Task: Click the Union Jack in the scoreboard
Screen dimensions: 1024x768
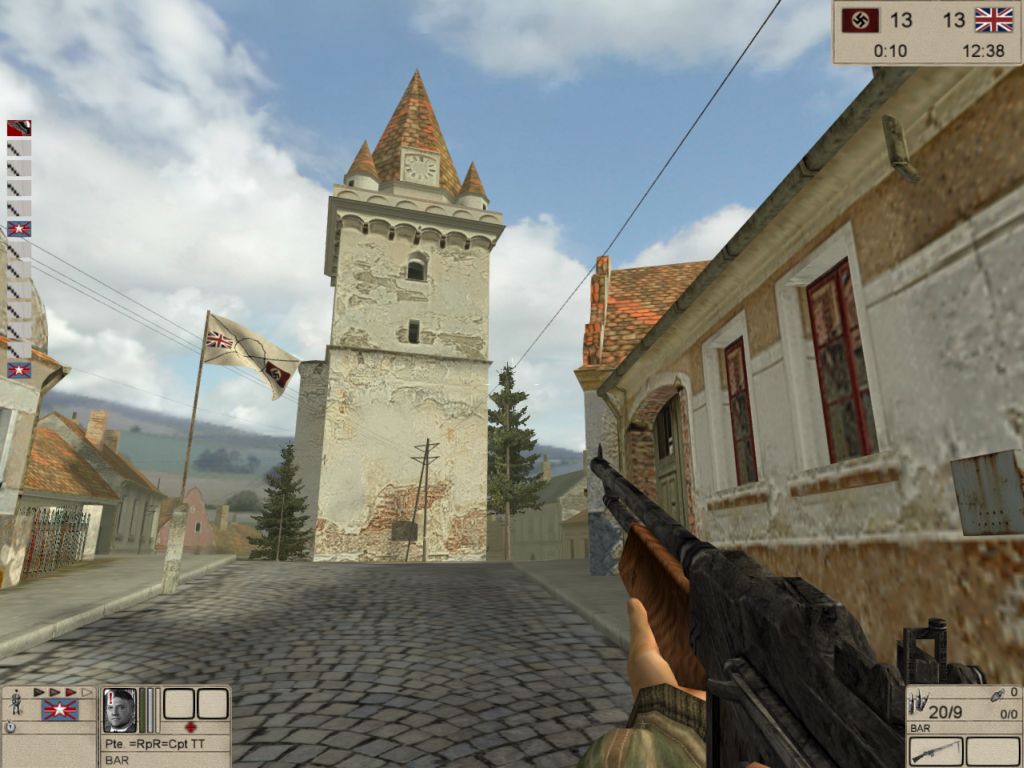Action: pyautogui.click(x=993, y=20)
